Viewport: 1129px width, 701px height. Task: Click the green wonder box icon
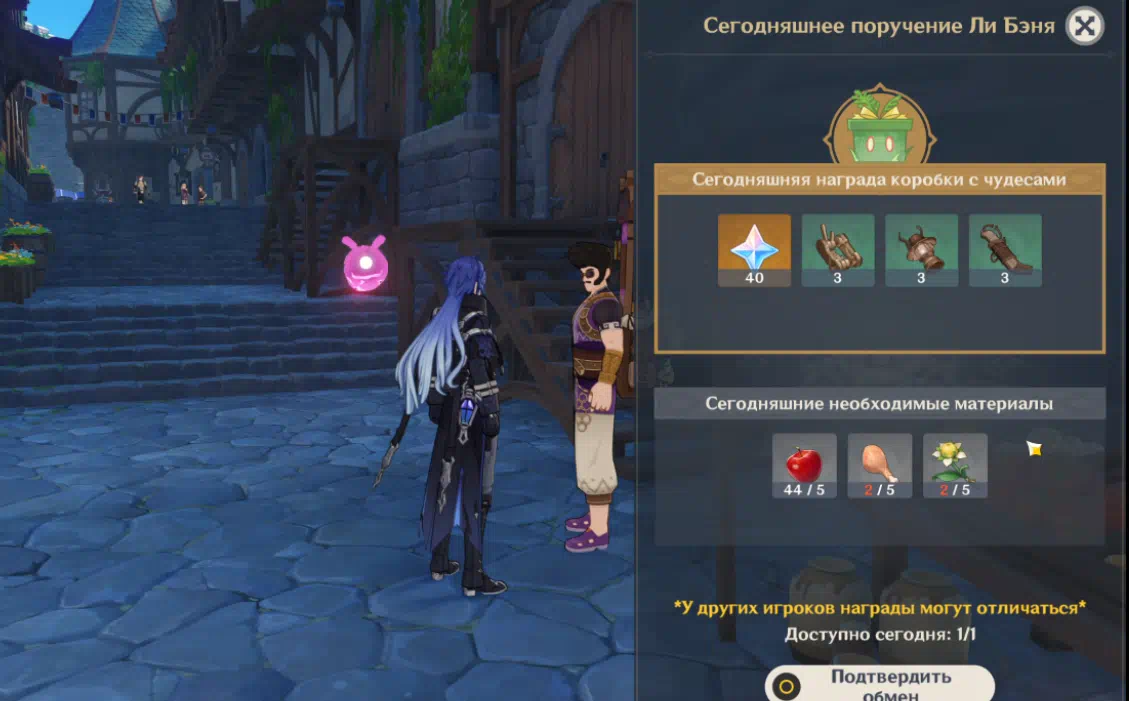click(879, 132)
